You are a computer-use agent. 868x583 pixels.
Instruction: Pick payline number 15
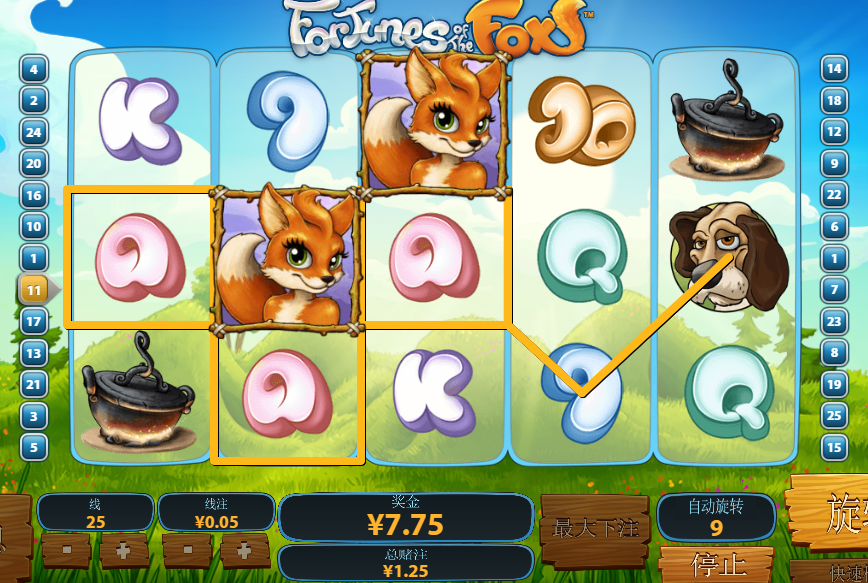coord(833,447)
